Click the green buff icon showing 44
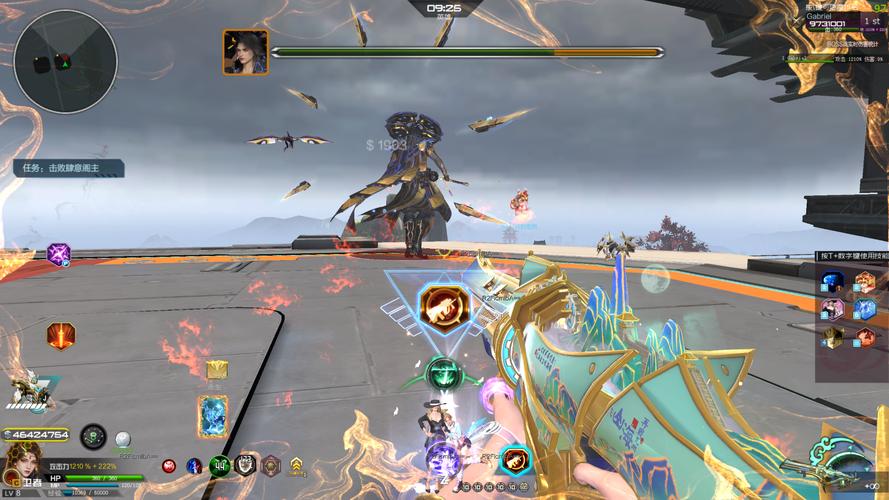This screenshot has width=889, height=500. [x=220, y=465]
